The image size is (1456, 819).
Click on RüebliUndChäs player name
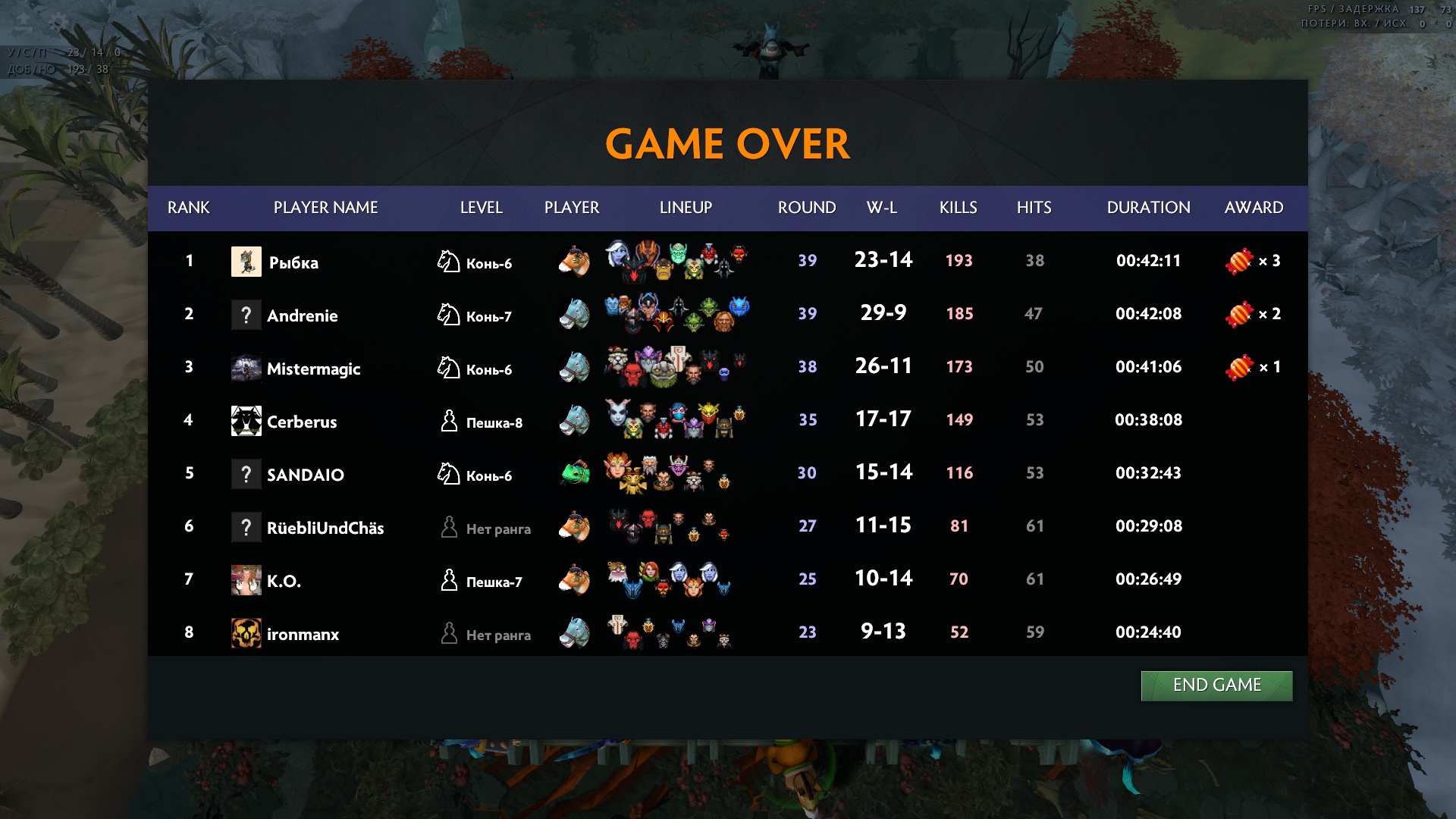click(325, 528)
